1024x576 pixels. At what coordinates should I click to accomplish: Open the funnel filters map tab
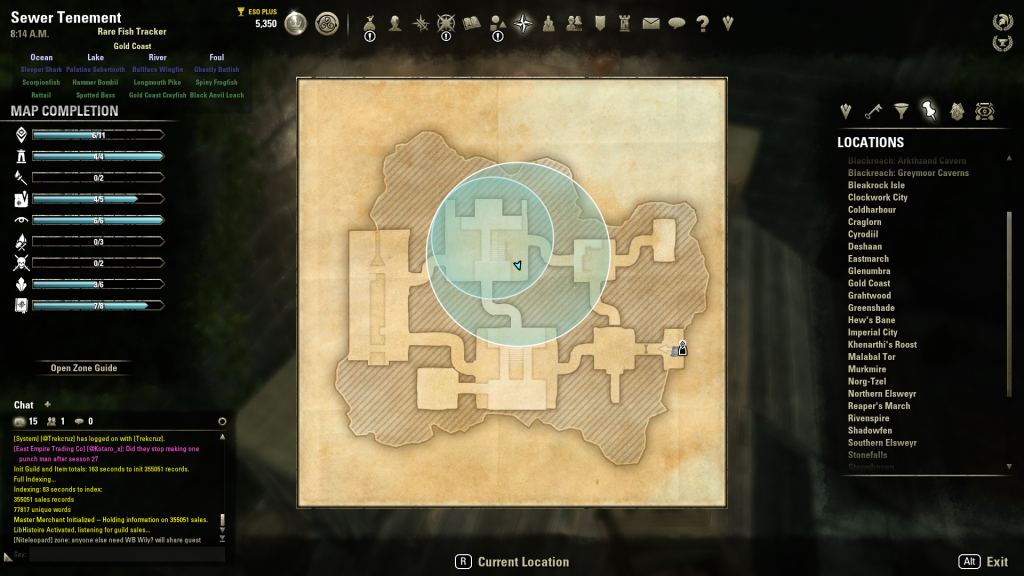(901, 111)
